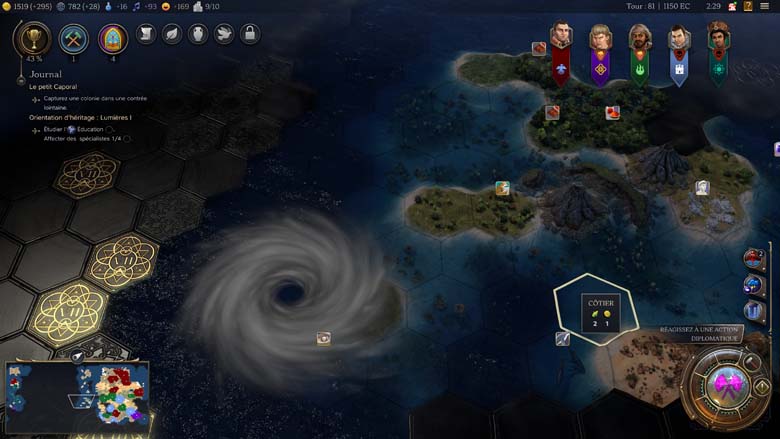
Task: Open the top notification with badge 2
Action: click(x=755, y=259)
